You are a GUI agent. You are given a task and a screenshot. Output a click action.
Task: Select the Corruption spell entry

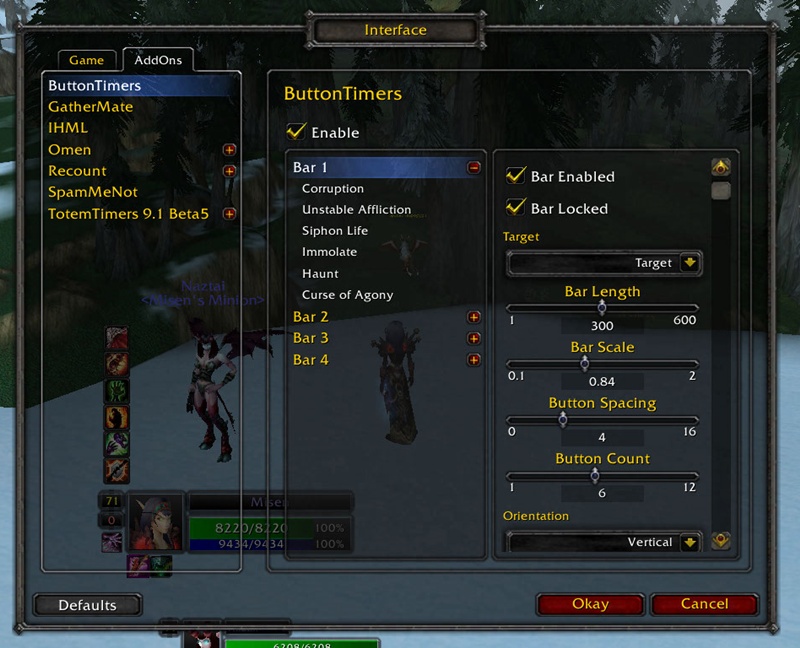point(333,189)
